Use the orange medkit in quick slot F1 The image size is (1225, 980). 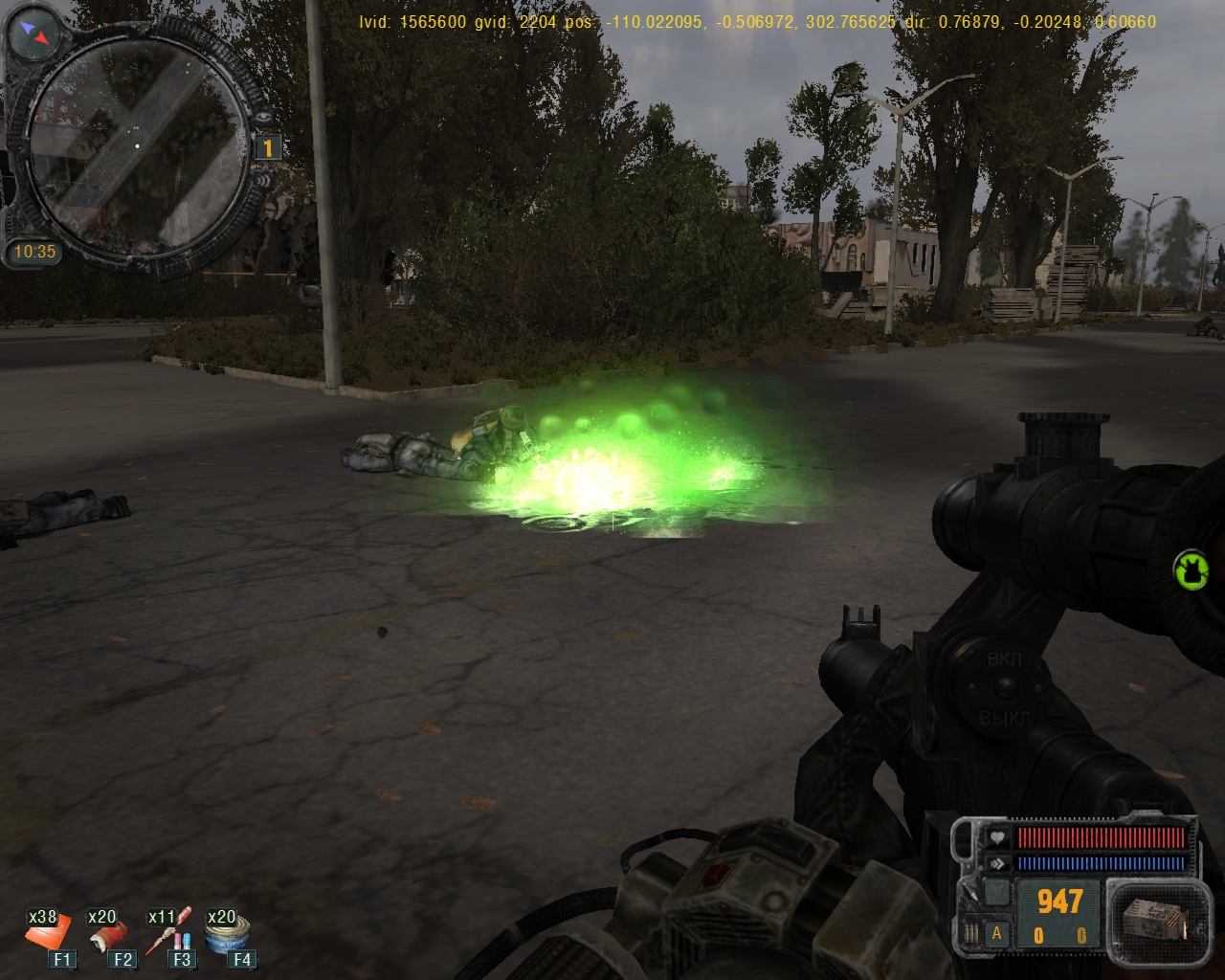pyautogui.click(x=49, y=932)
